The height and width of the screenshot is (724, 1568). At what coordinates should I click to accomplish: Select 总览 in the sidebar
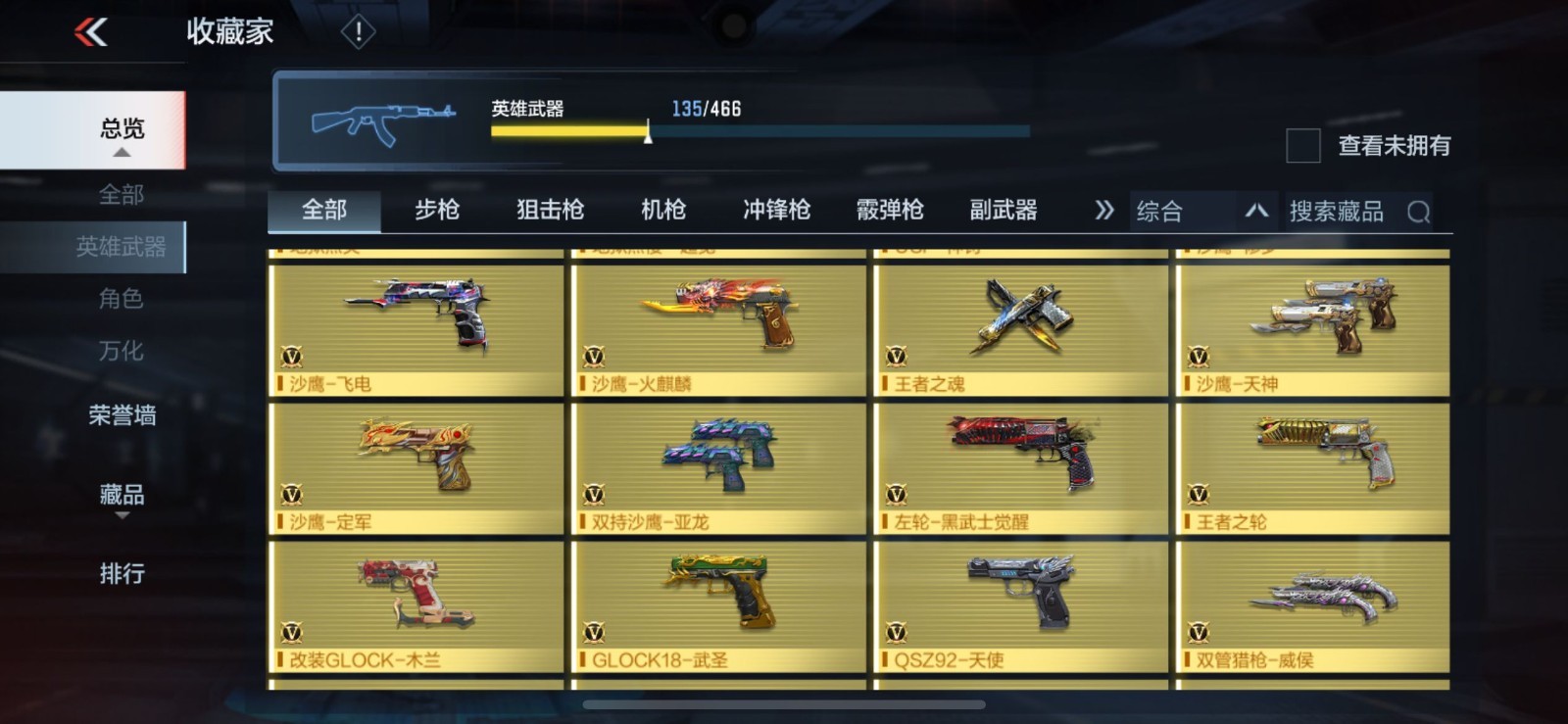(122, 128)
